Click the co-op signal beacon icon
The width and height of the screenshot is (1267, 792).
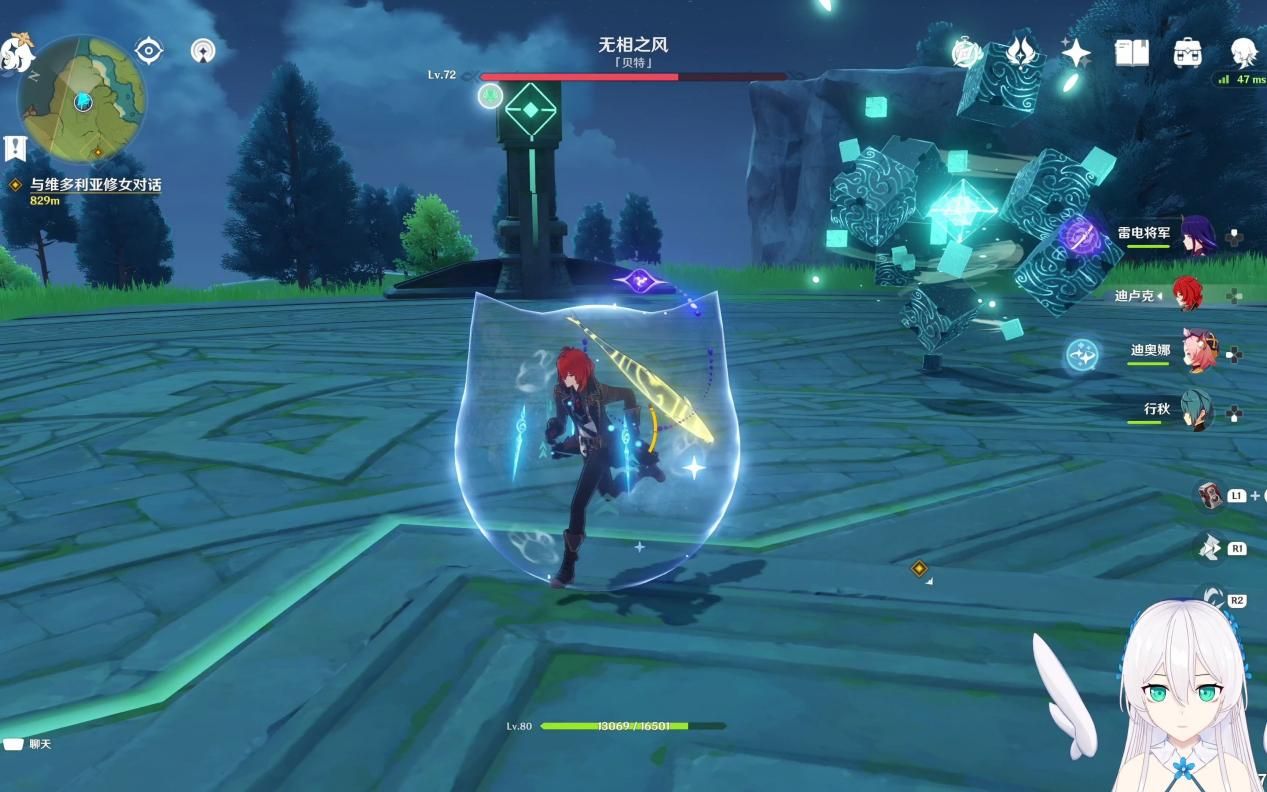point(203,50)
